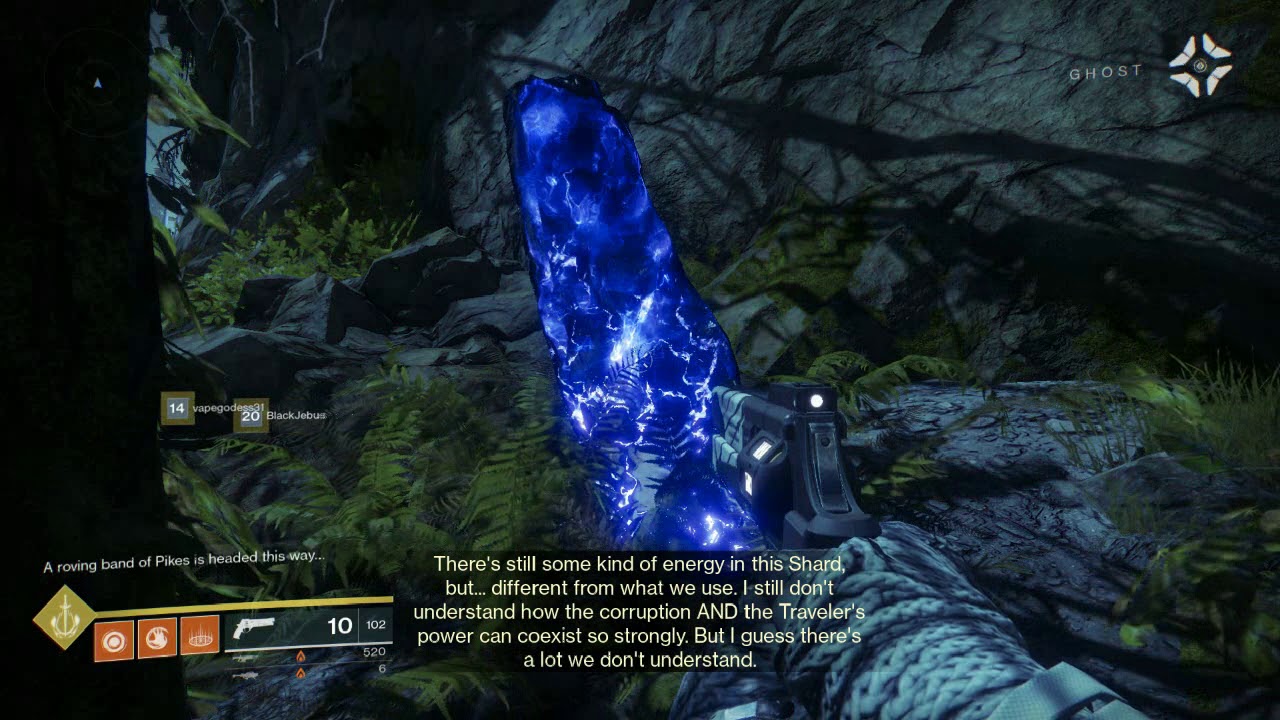This screenshot has height=720, width=1280.
Task: Use the grenade ability icon
Action: coord(114,638)
